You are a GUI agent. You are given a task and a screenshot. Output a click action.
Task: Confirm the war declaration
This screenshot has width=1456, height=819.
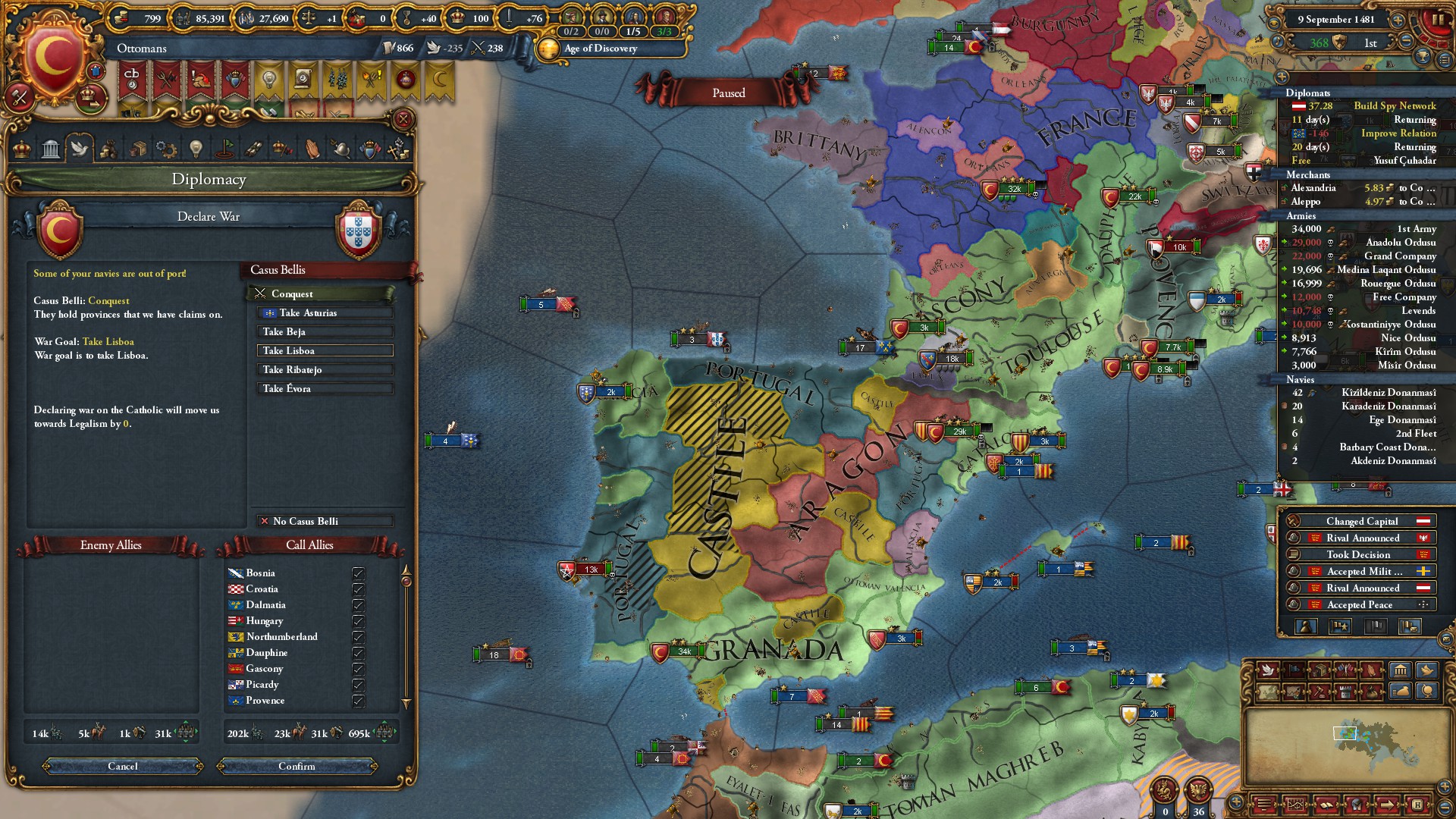pos(297,766)
